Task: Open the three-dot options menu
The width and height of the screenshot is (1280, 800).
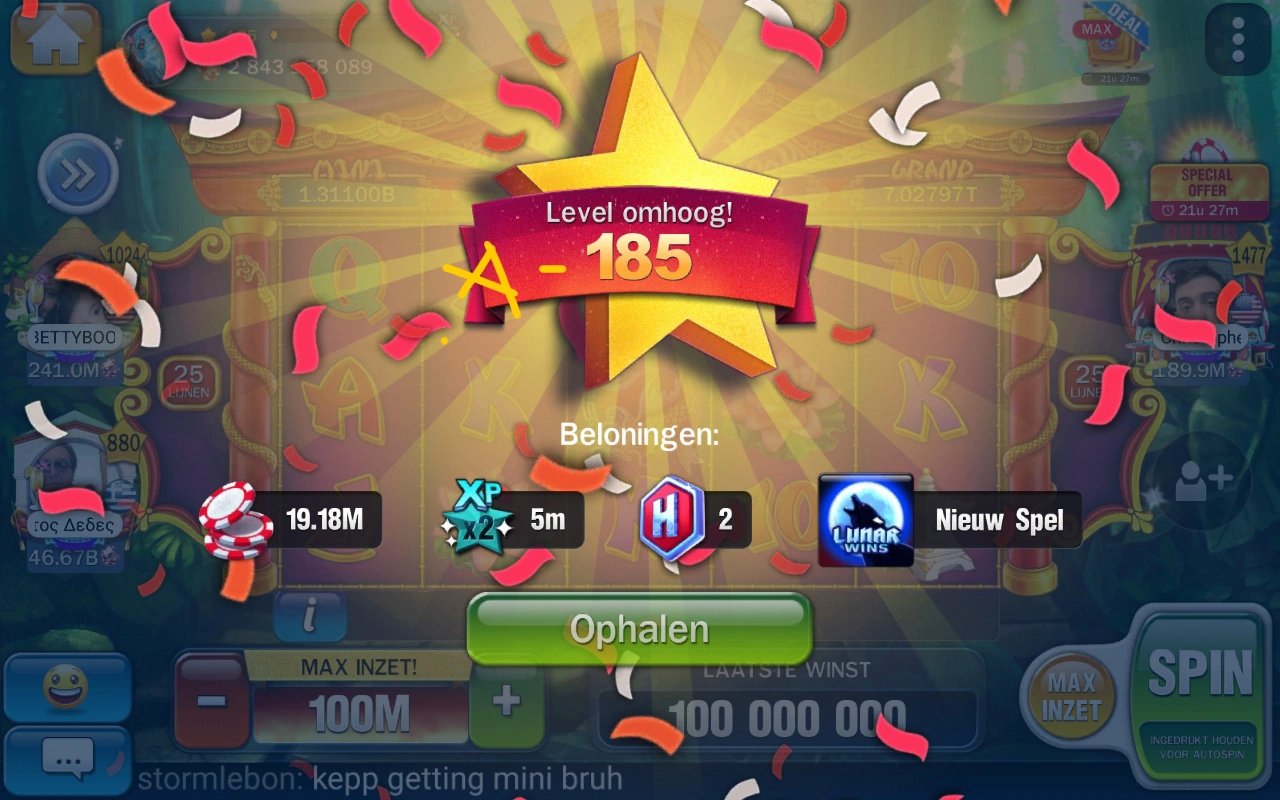Action: click(x=1236, y=40)
